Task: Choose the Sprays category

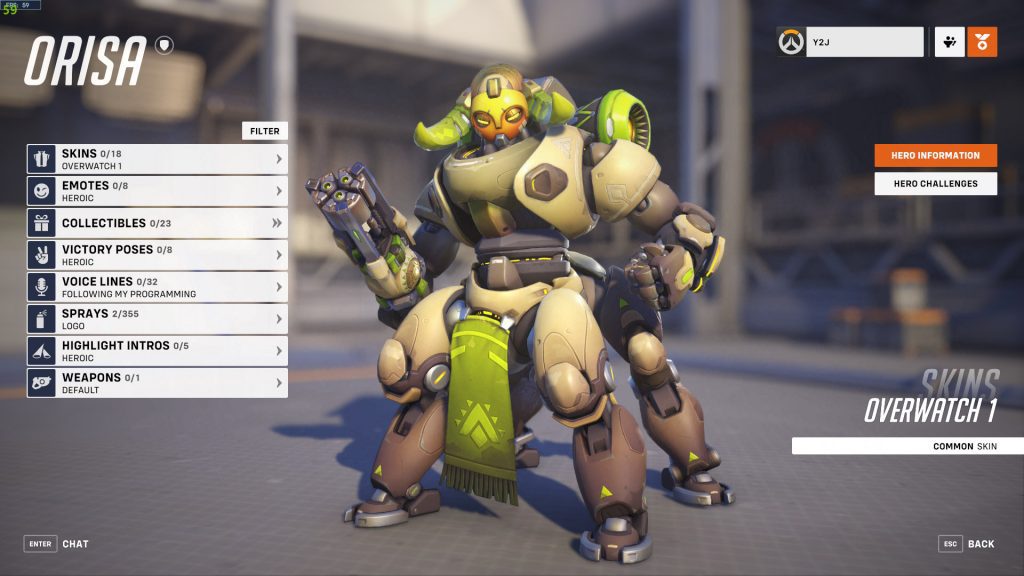Action: point(157,319)
